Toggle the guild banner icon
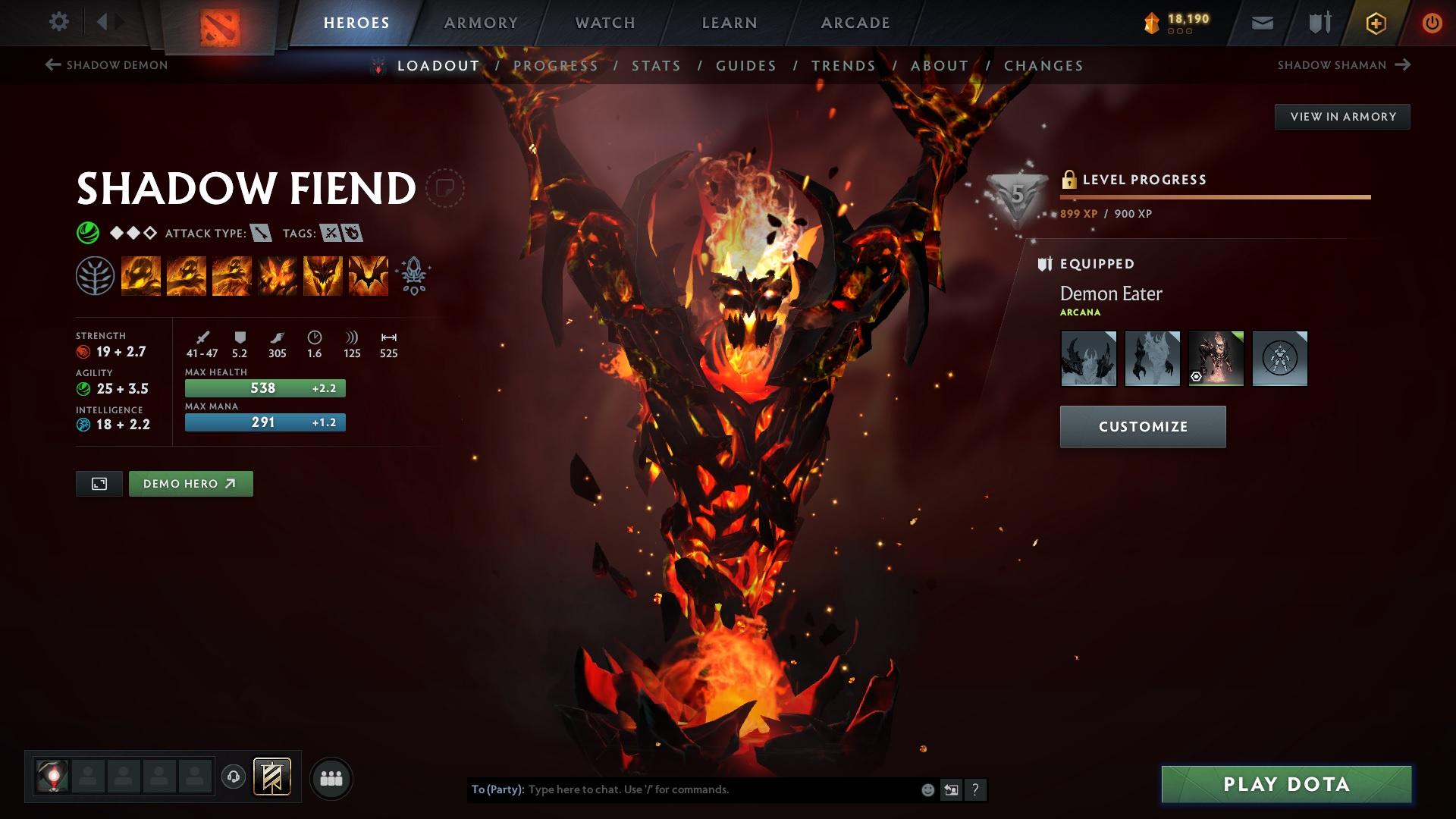Viewport: 1456px width, 819px height. tap(273, 777)
